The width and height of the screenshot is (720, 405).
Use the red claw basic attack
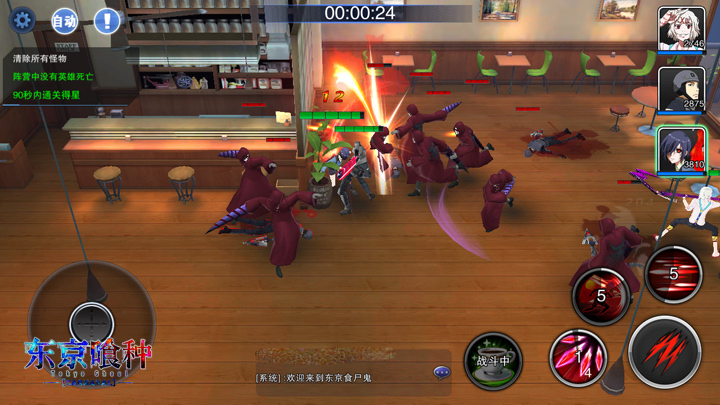pos(665,351)
